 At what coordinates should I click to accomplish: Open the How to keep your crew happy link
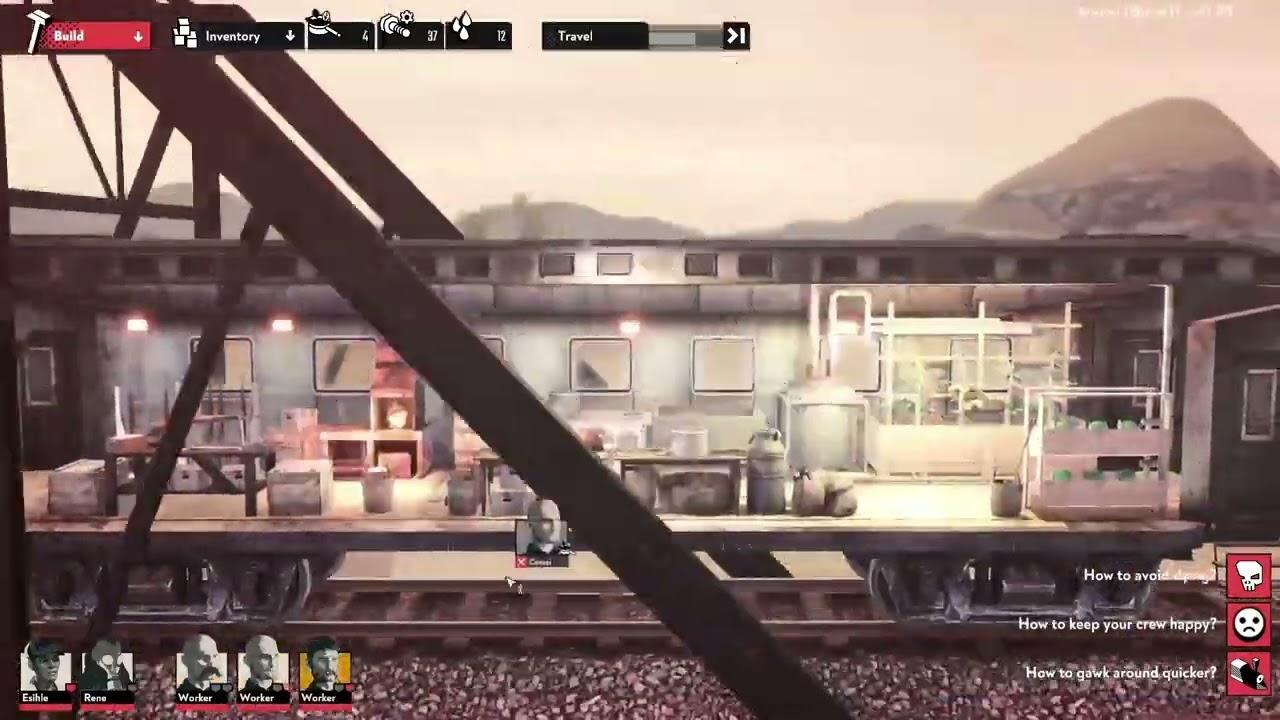[1116, 624]
